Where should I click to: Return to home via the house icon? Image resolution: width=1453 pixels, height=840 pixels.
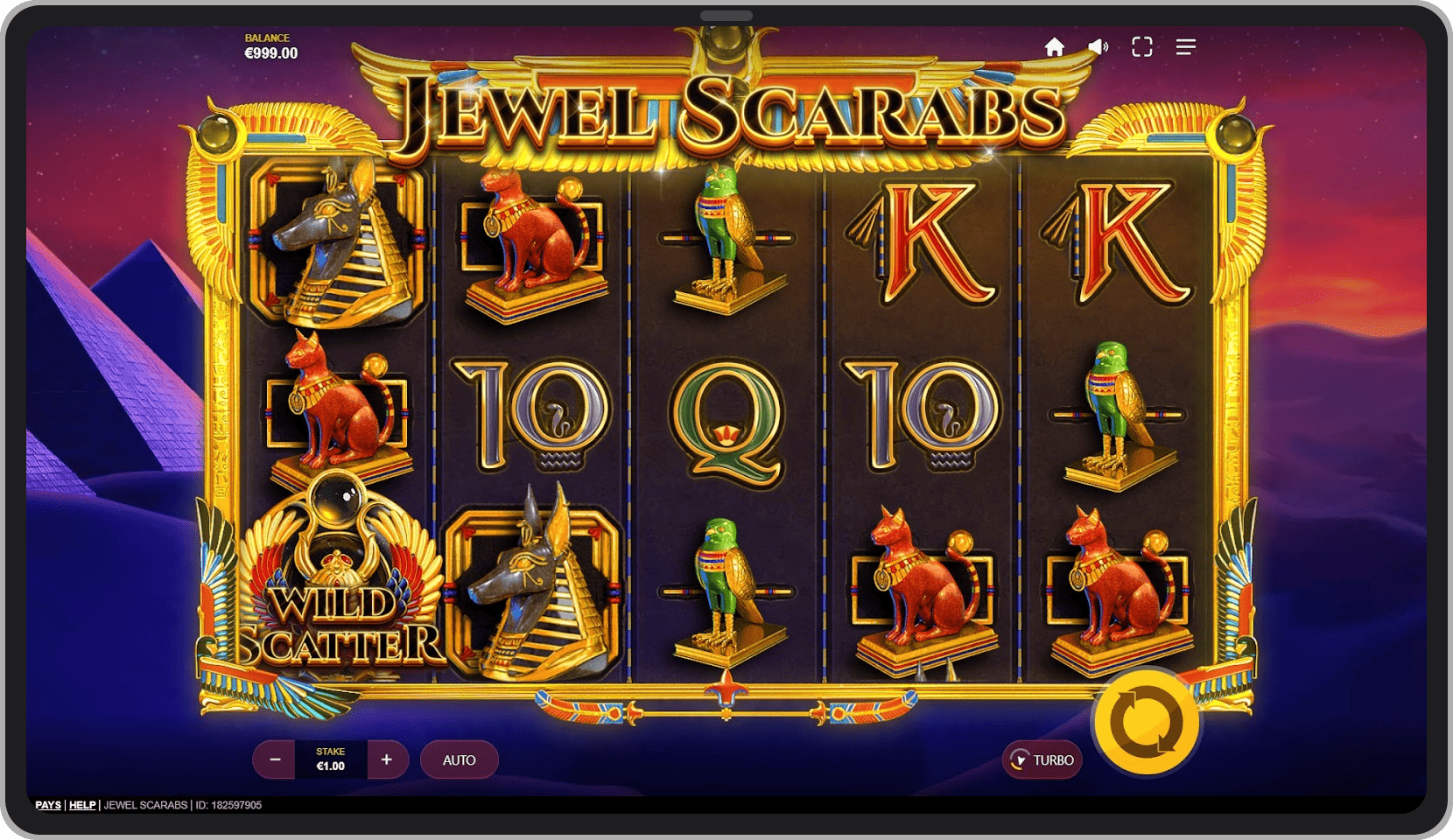point(1054,46)
